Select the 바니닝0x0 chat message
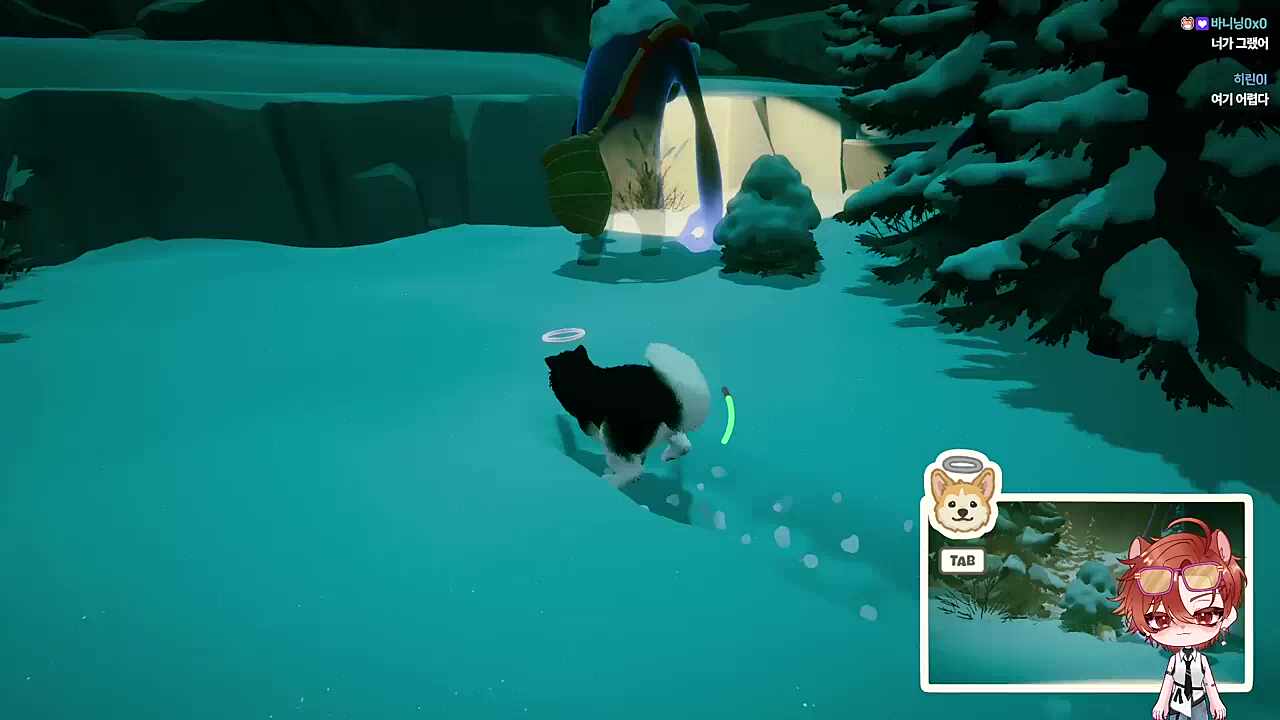This screenshot has width=1280, height=720. click(1224, 33)
